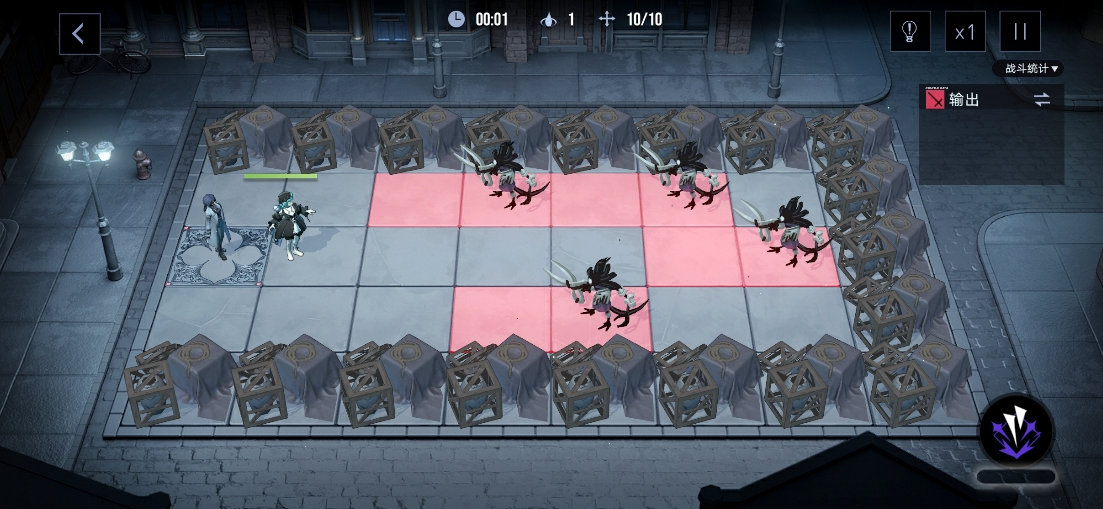
Task: Activate the purple crystal skill icon
Action: point(1015,431)
